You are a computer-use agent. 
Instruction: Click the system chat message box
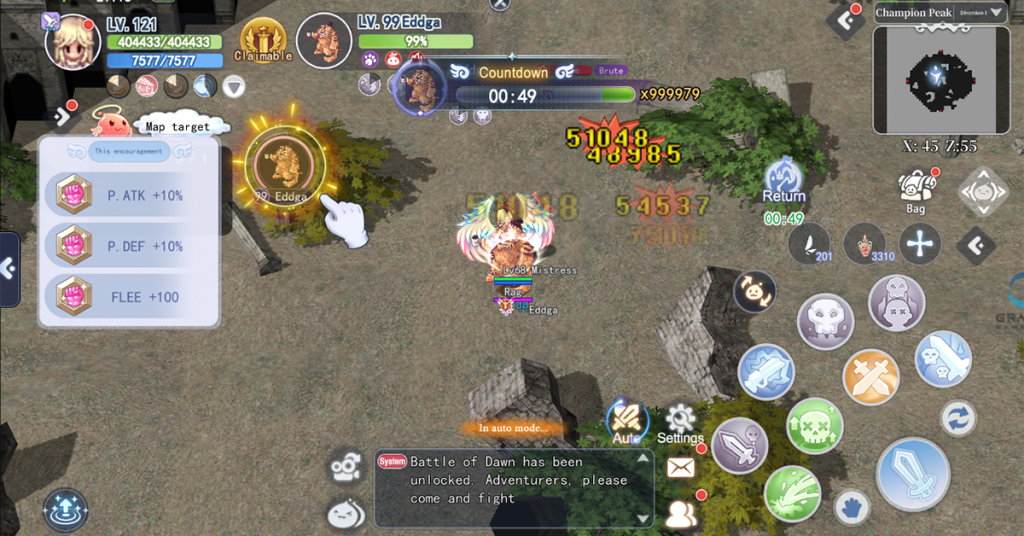514,488
